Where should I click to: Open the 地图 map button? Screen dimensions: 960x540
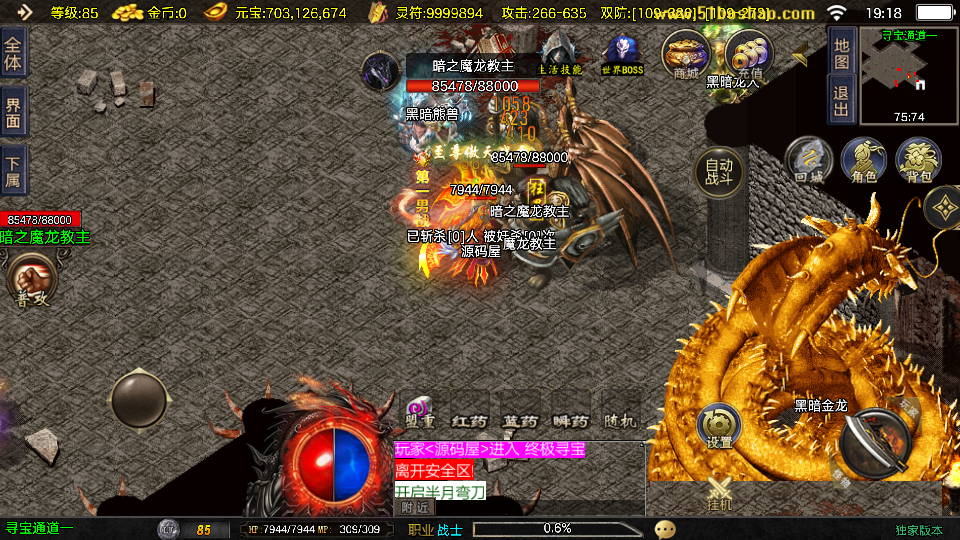pyautogui.click(x=842, y=50)
